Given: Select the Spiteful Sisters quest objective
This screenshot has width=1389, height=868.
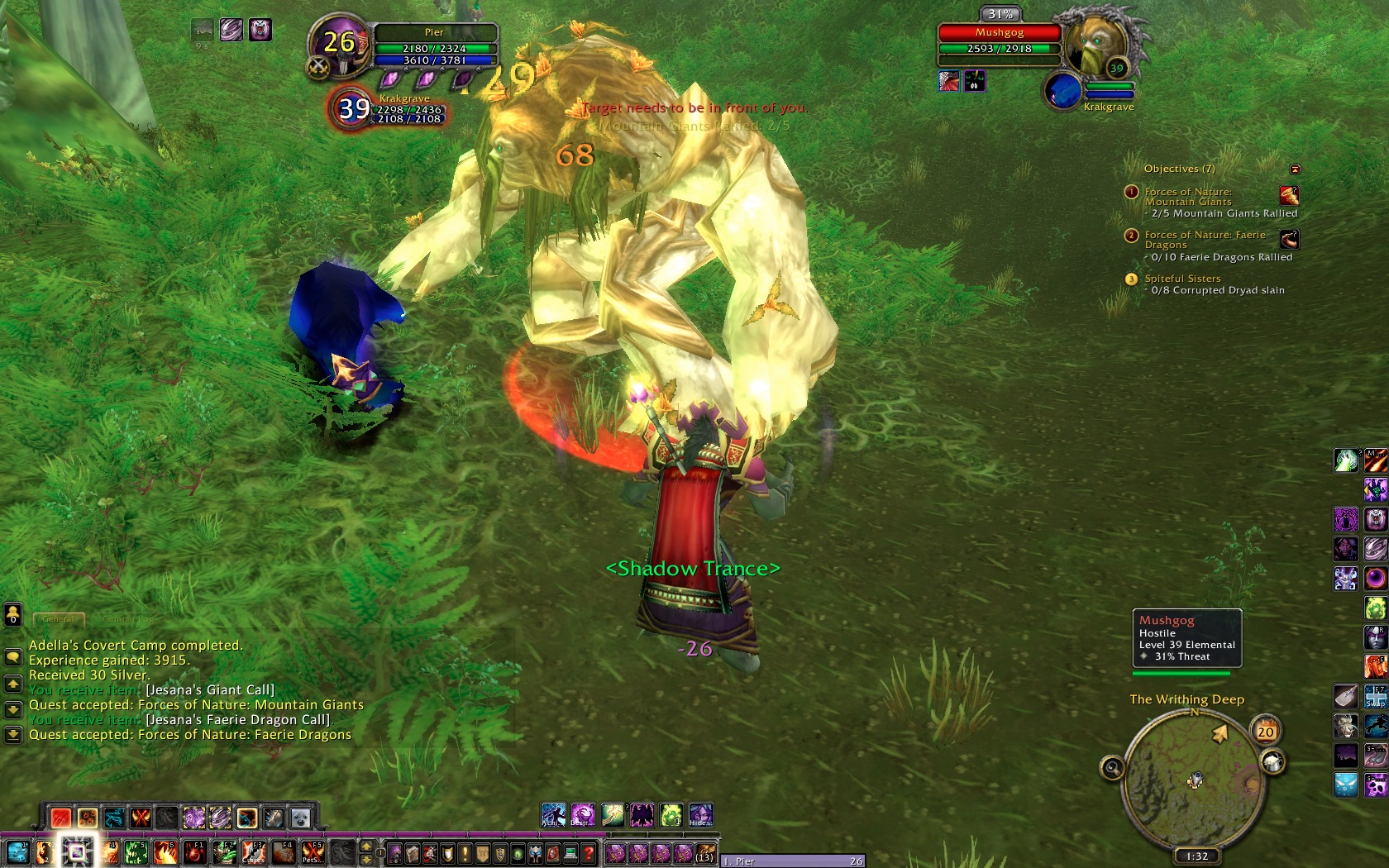Looking at the screenshot, I should [1182, 279].
